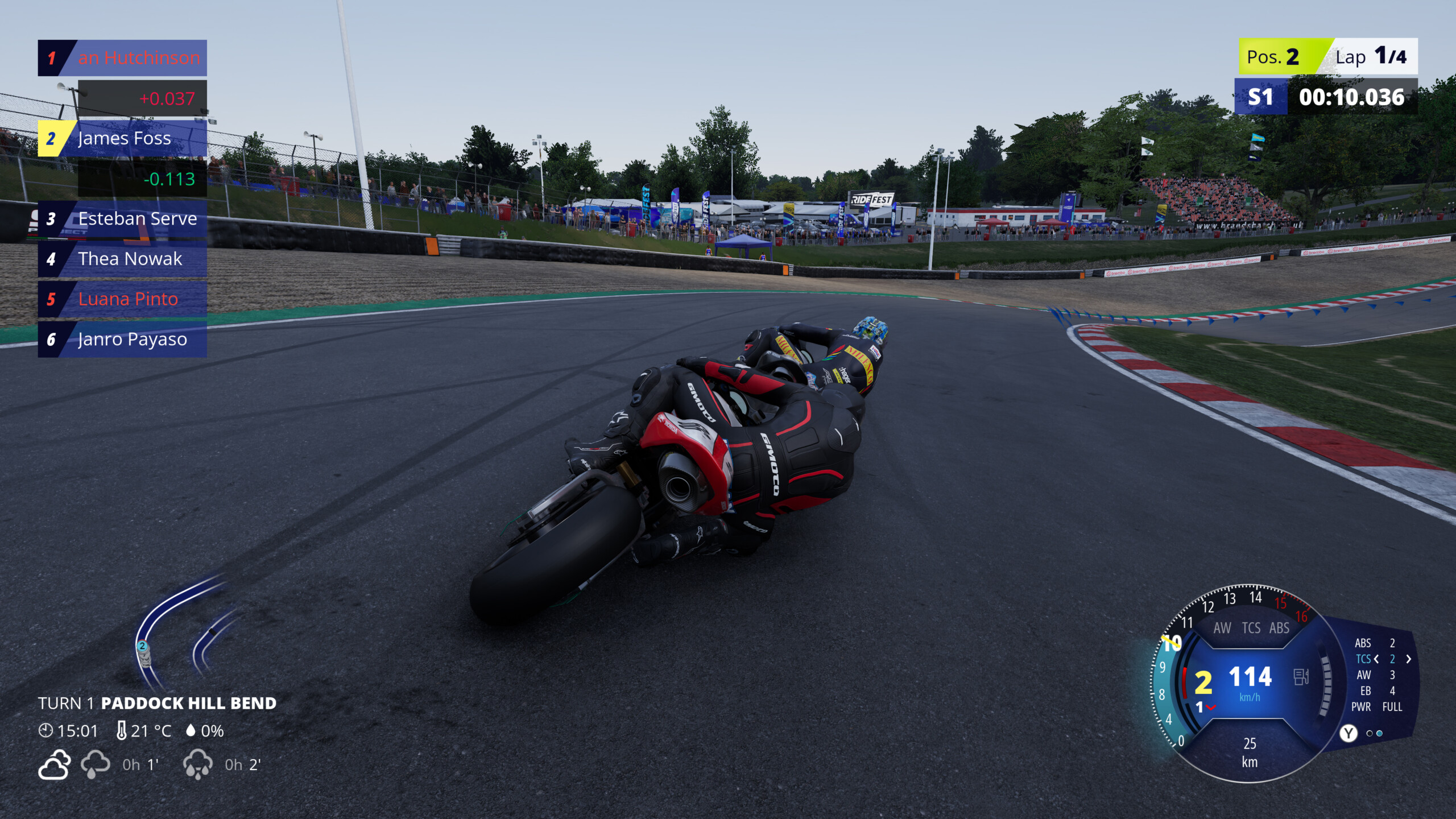Select the raindrop icon beside 0%

tap(191, 731)
